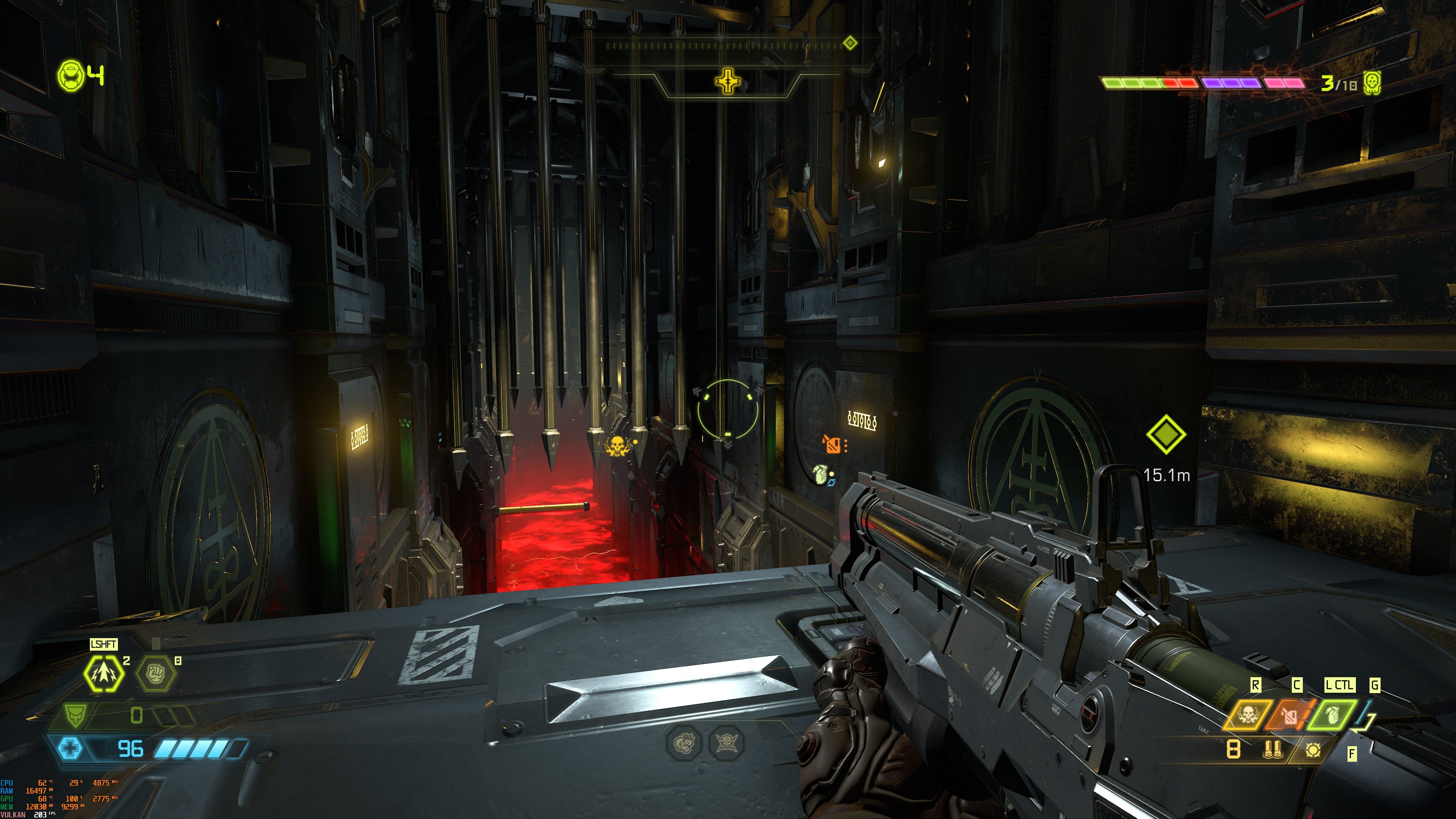
Task: Click the objective diamond waypoint marked 15.1m
Action: coord(1166,434)
